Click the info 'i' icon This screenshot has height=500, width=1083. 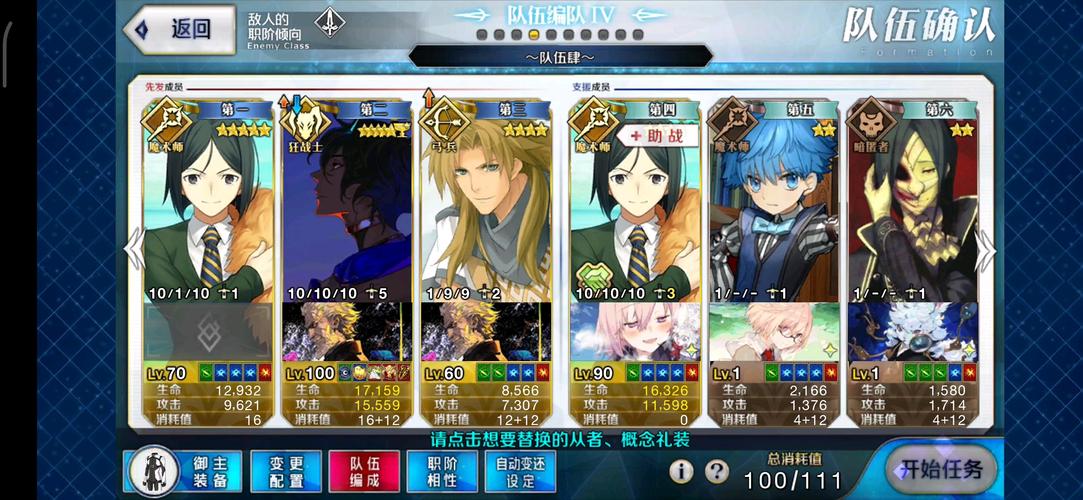click(x=681, y=471)
